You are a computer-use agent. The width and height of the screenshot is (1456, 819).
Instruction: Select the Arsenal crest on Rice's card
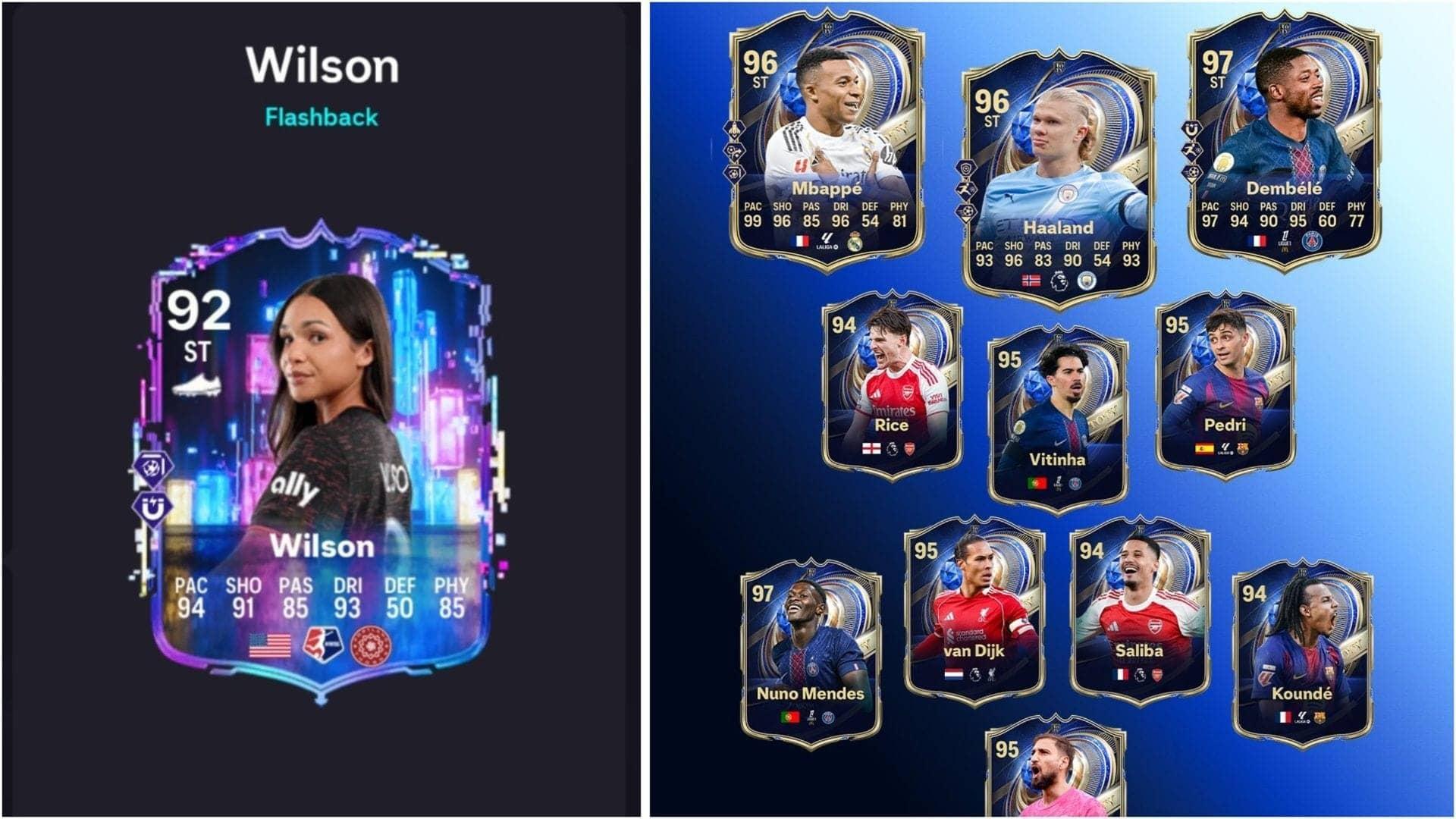(x=909, y=448)
